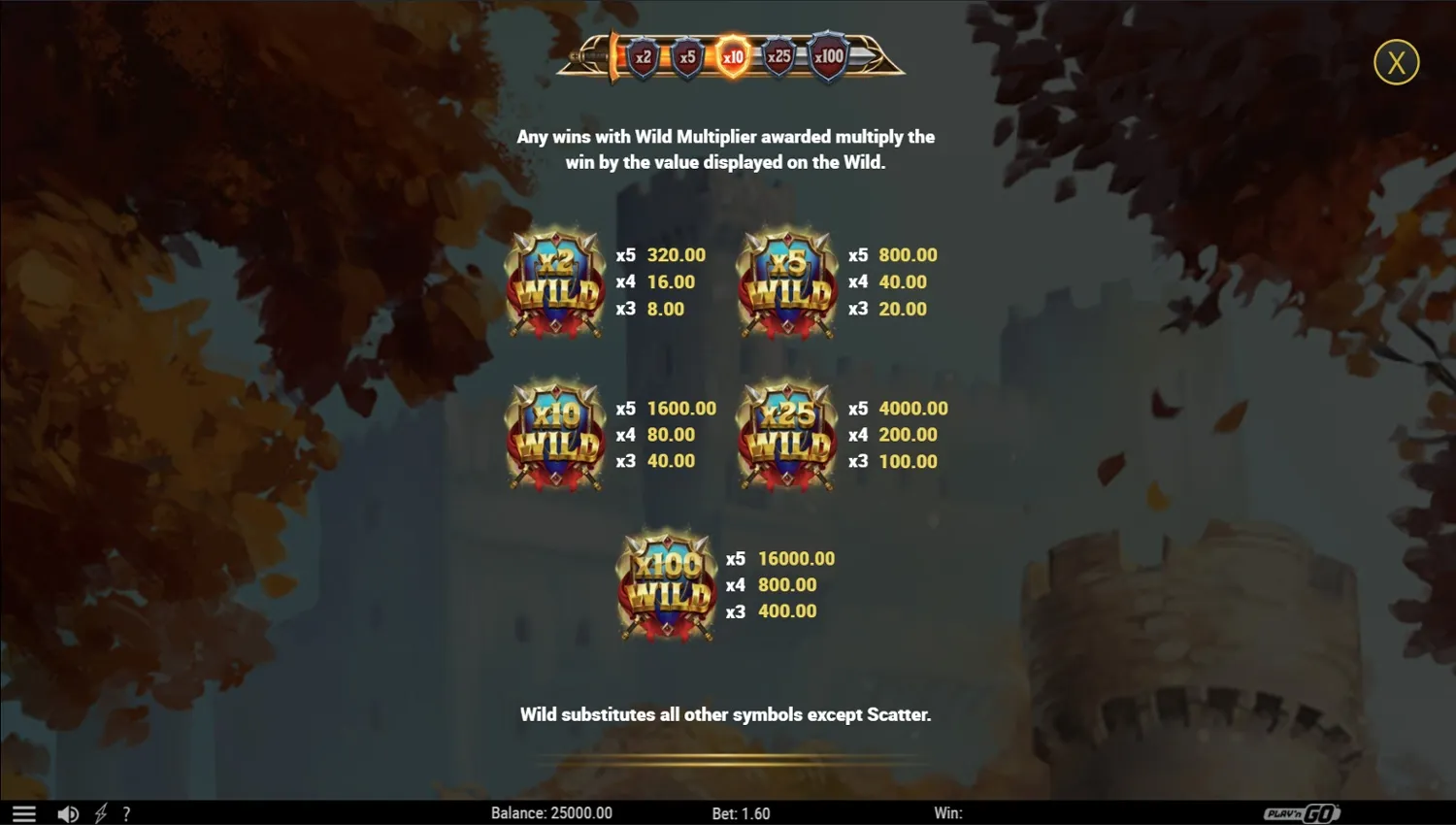The width and height of the screenshot is (1456, 825).
Task: Click the highlighted x10 shield
Action: coord(733,56)
